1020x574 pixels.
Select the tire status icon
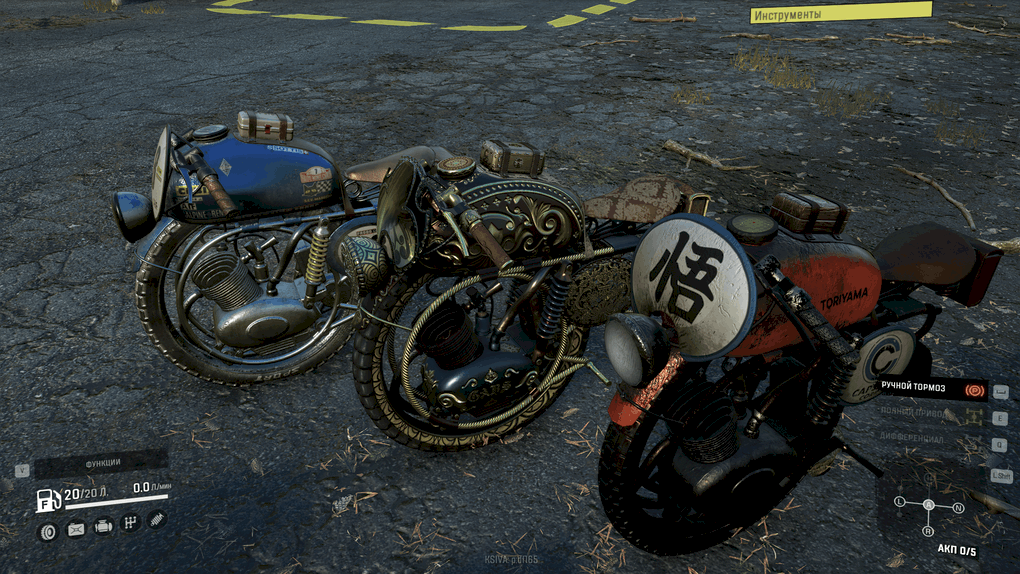click(x=47, y=530)
